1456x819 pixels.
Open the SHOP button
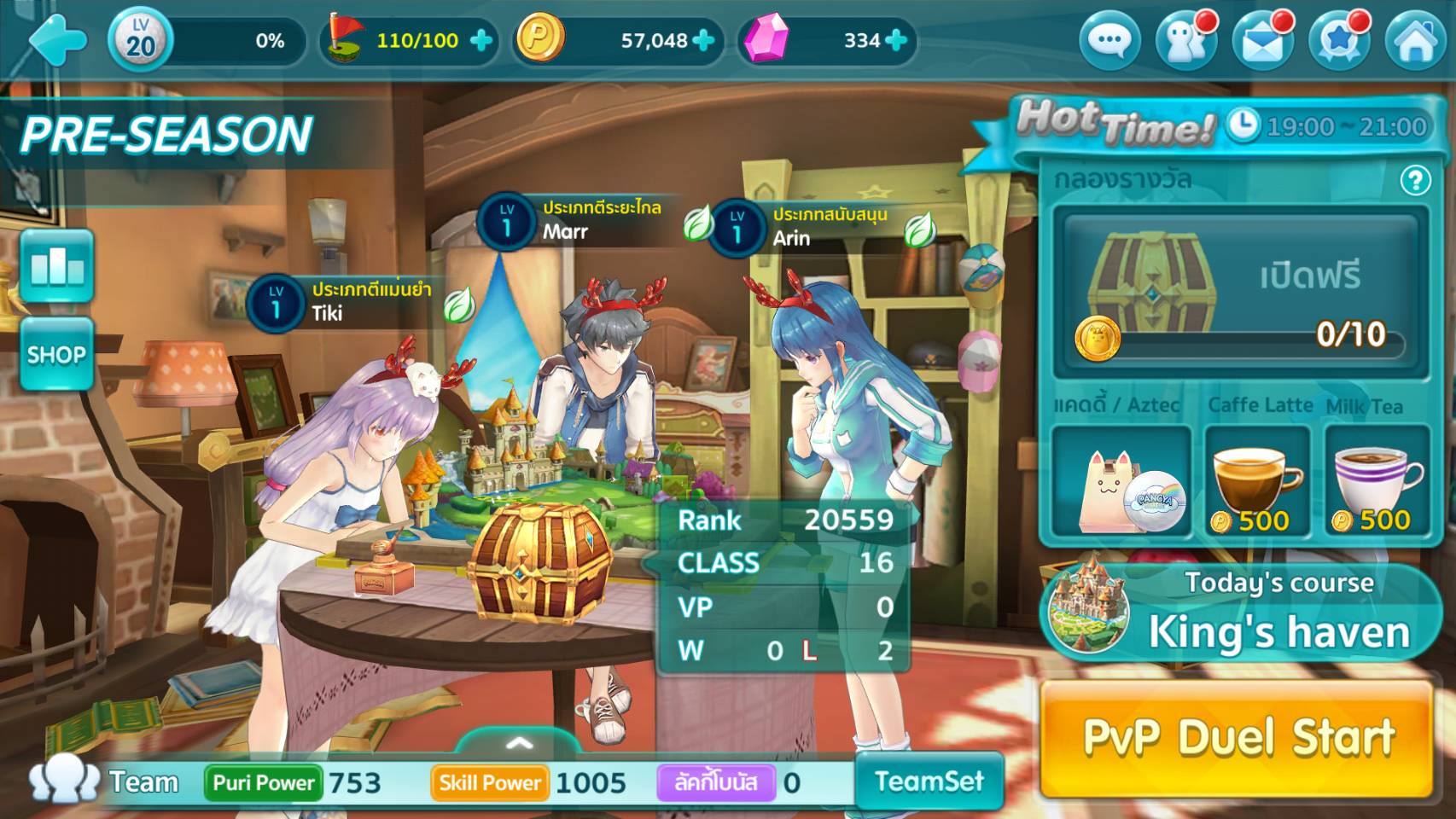[56, 354]
